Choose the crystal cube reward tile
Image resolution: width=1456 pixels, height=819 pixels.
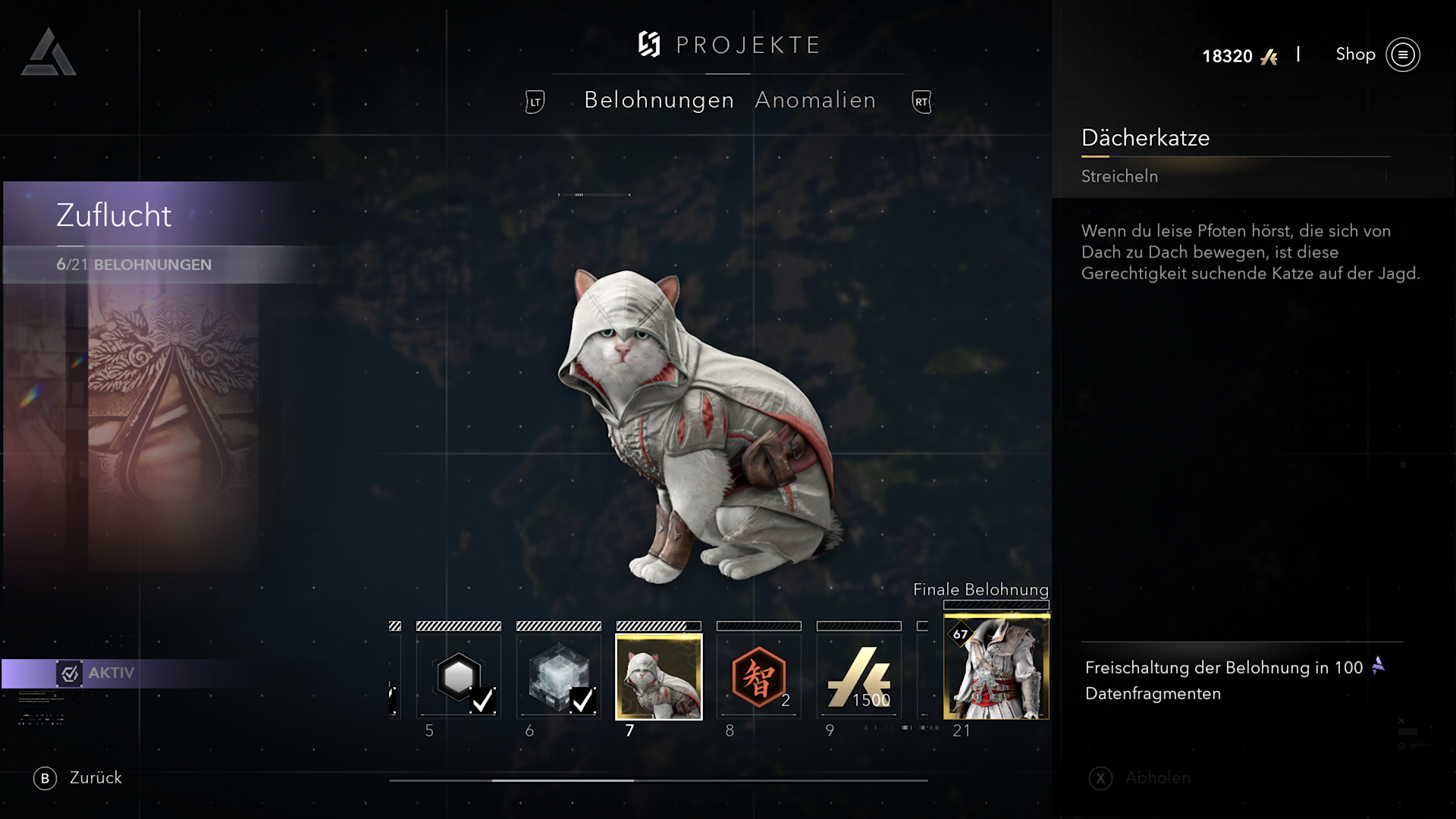point(559,676)
